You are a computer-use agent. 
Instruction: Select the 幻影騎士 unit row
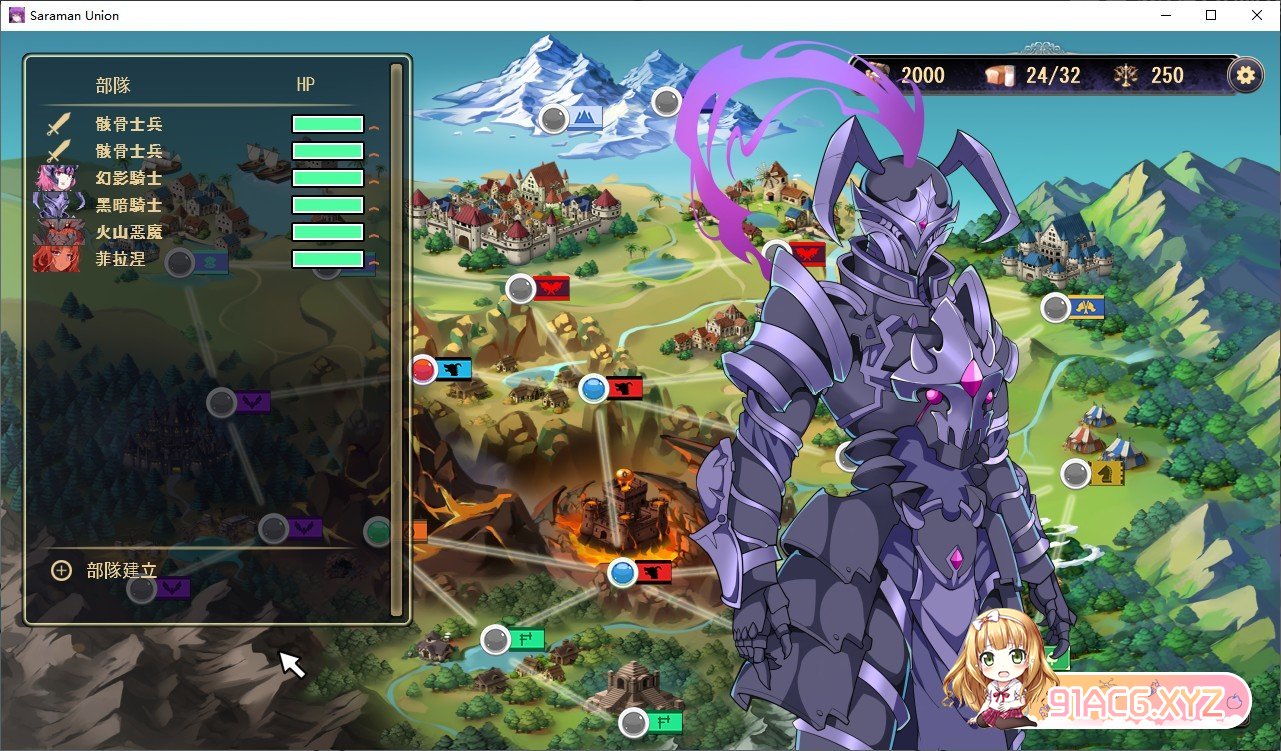(x=129, y=178)
